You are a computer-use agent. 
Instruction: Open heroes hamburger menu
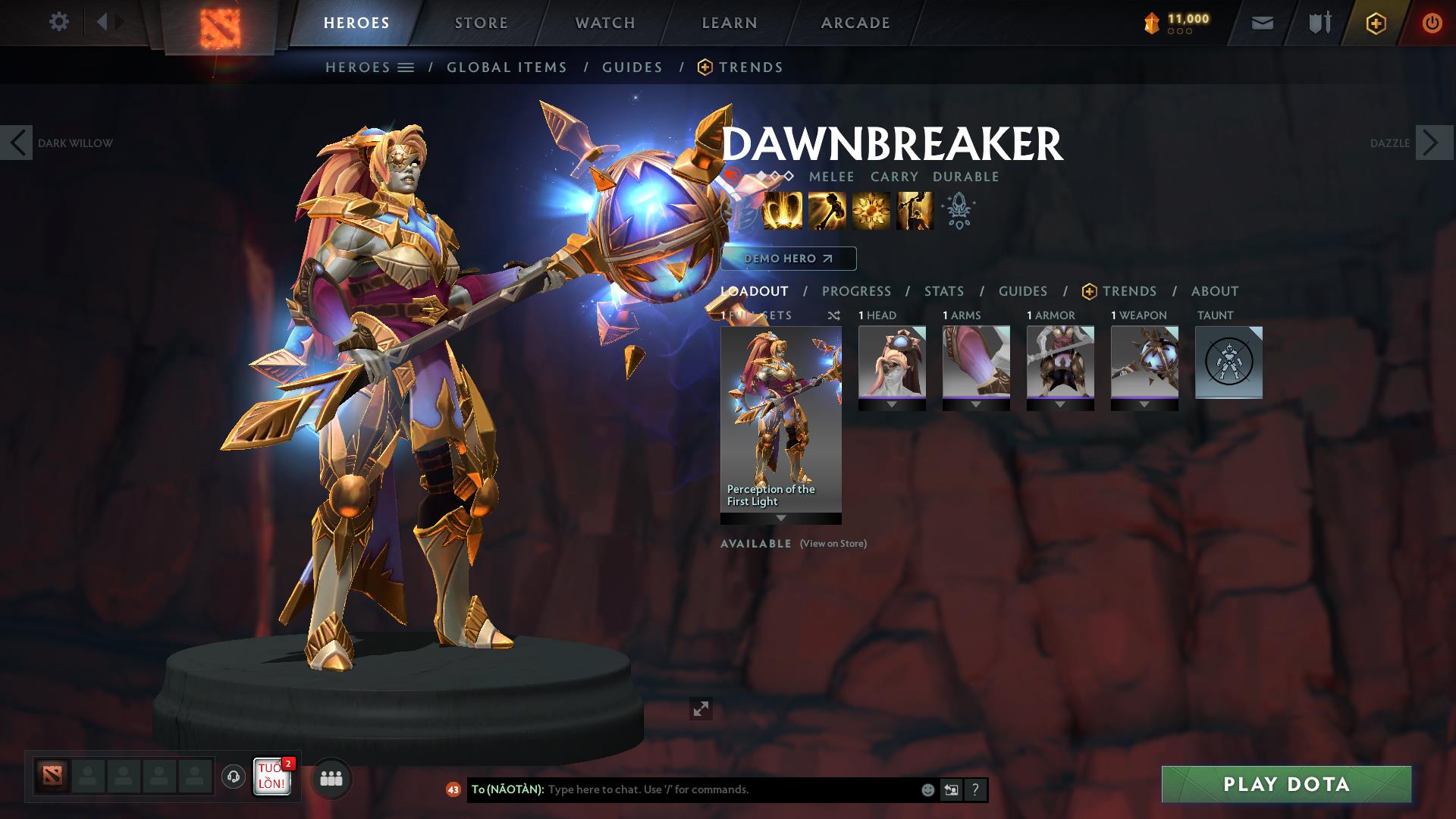406,67
